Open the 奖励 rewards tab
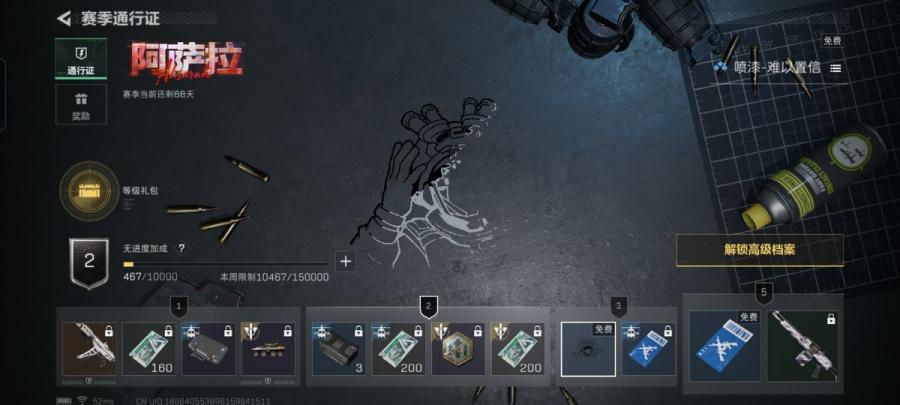Viewport: 900px width, 405px height. click(x=81, y=104)
